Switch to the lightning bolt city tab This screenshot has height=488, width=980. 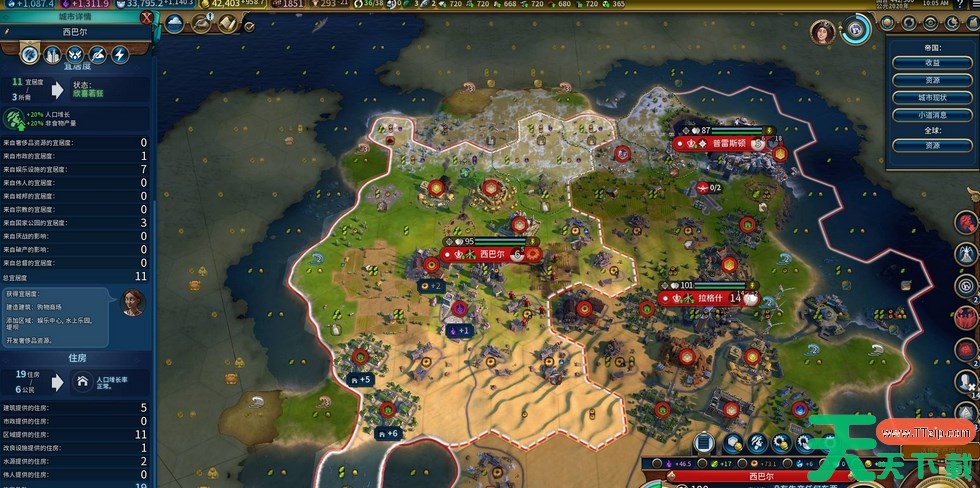pyautogui.click(x=119, y=55)
